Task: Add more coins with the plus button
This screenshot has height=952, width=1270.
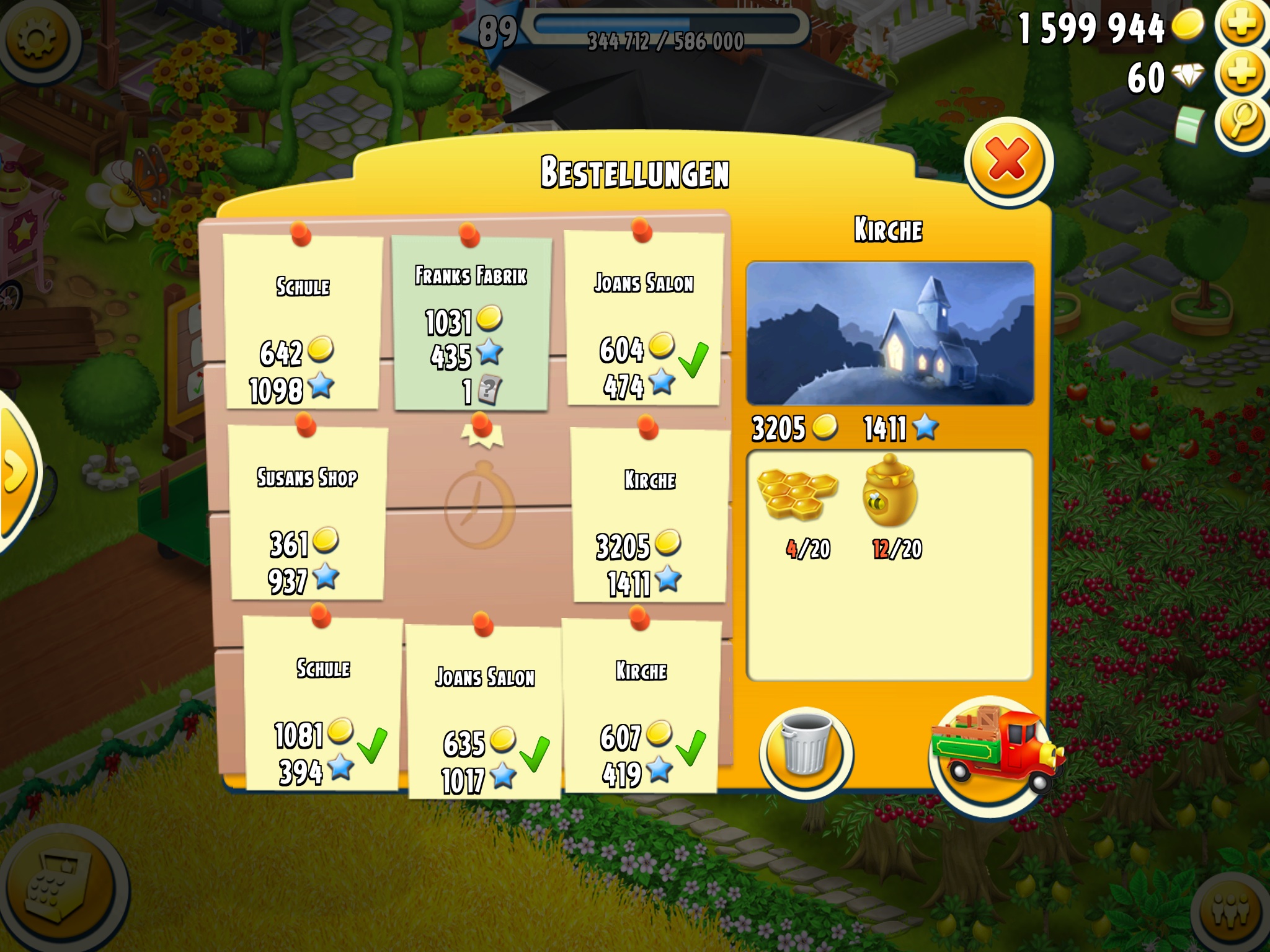Action: [x=1241, y=25]
